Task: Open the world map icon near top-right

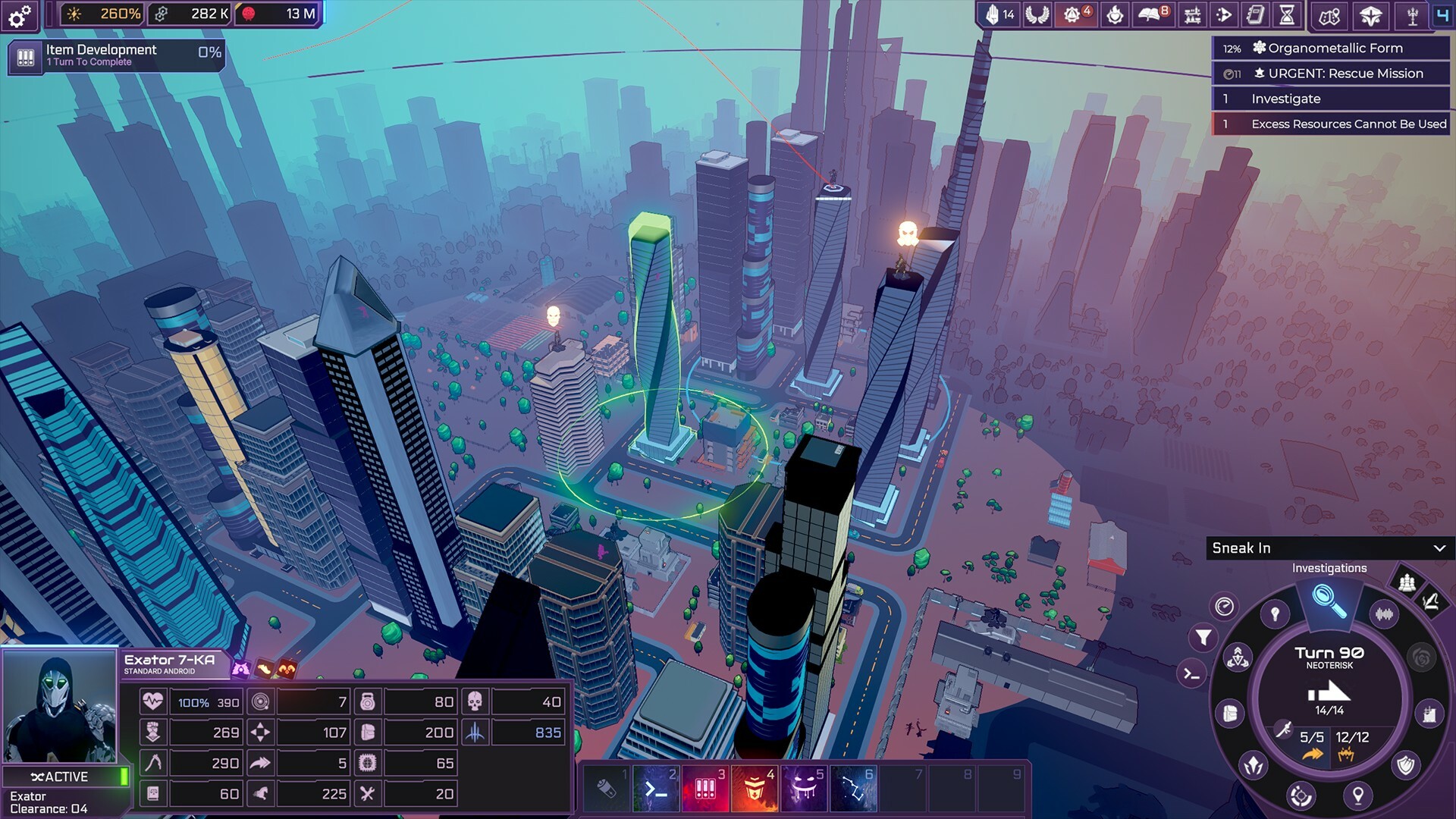Action: click(1328, 14)
